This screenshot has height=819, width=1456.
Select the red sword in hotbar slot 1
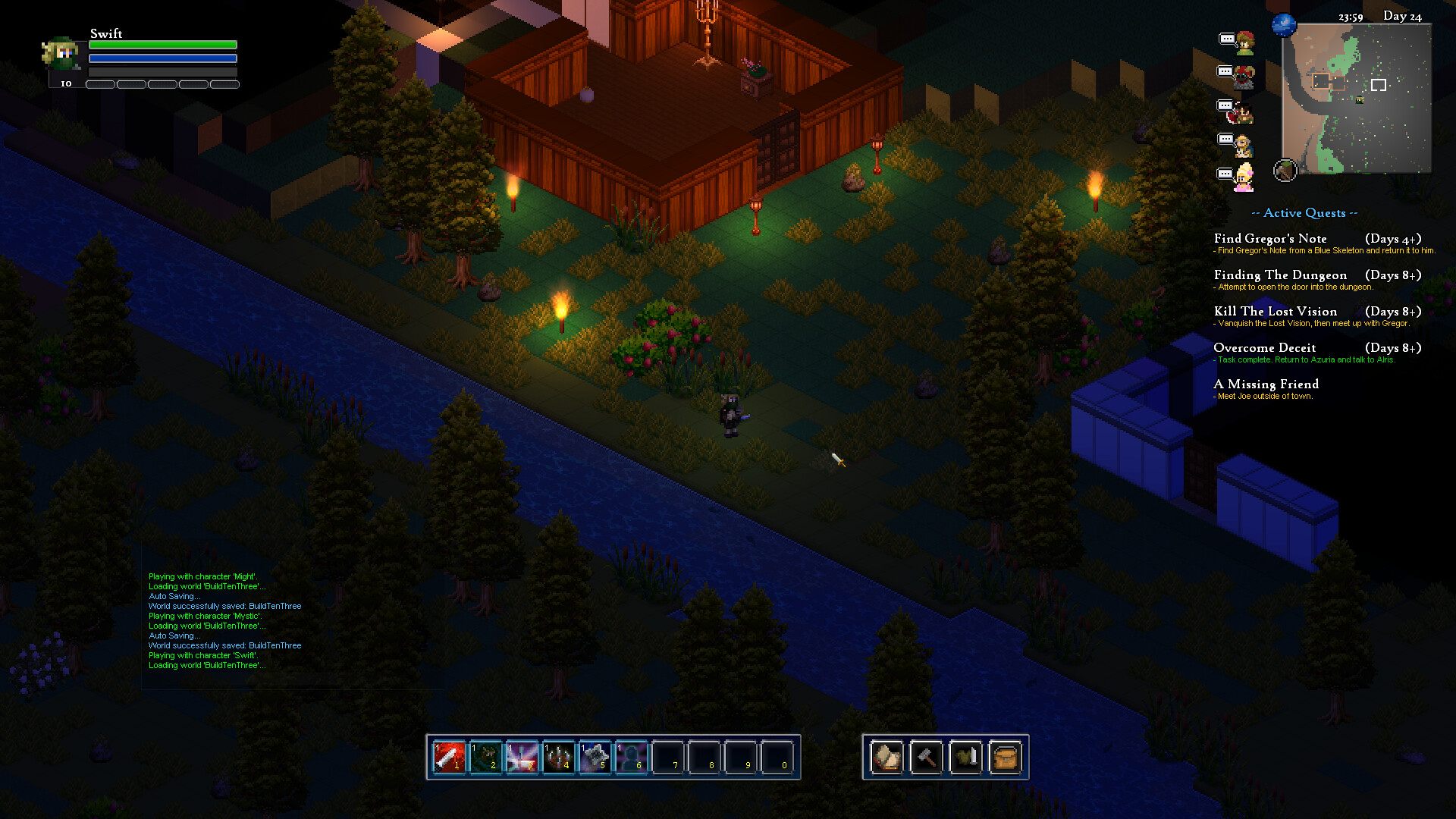pyautogui.click(x=447, y=756)
